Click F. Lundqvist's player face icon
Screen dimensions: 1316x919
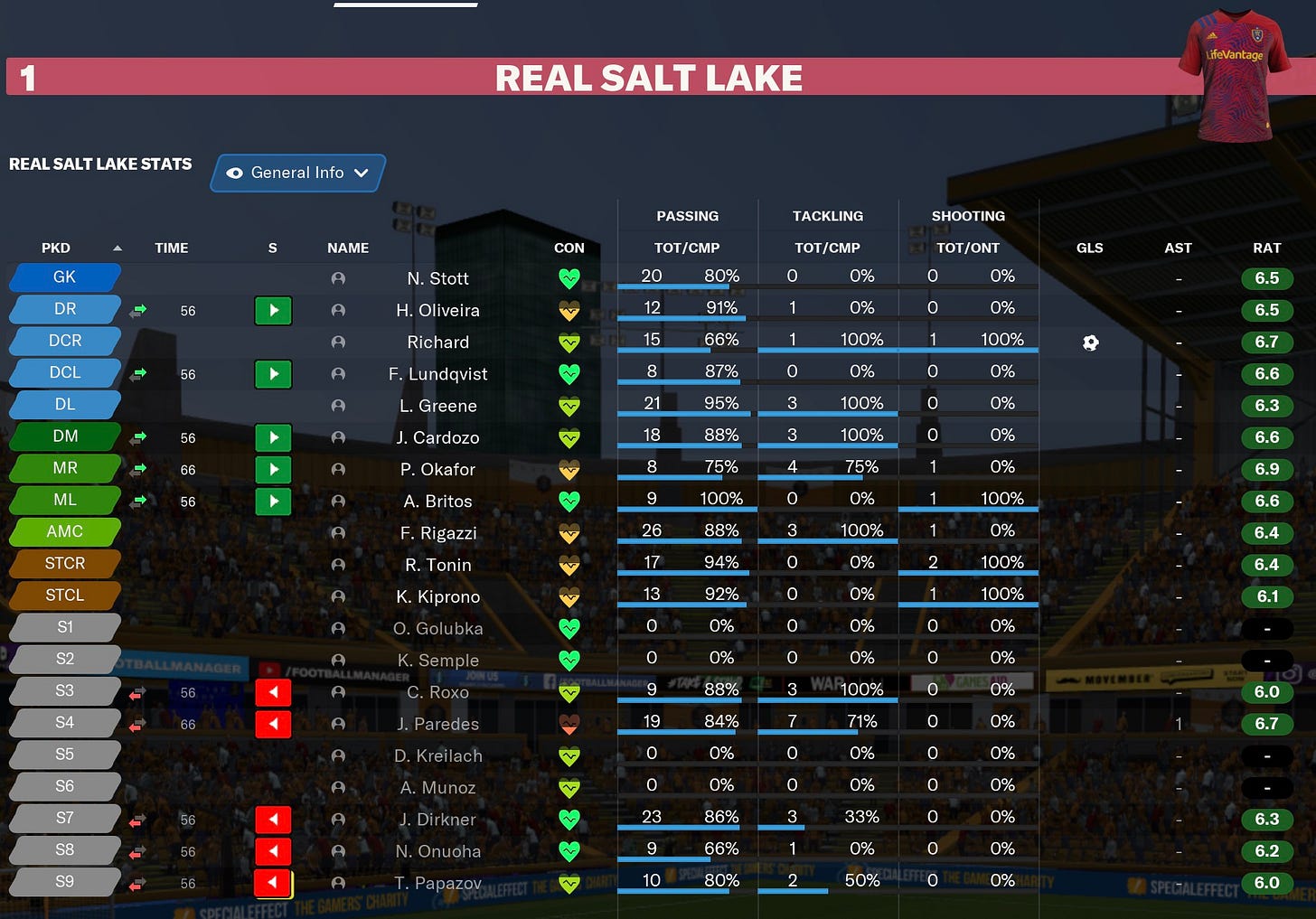pos(338,374)
